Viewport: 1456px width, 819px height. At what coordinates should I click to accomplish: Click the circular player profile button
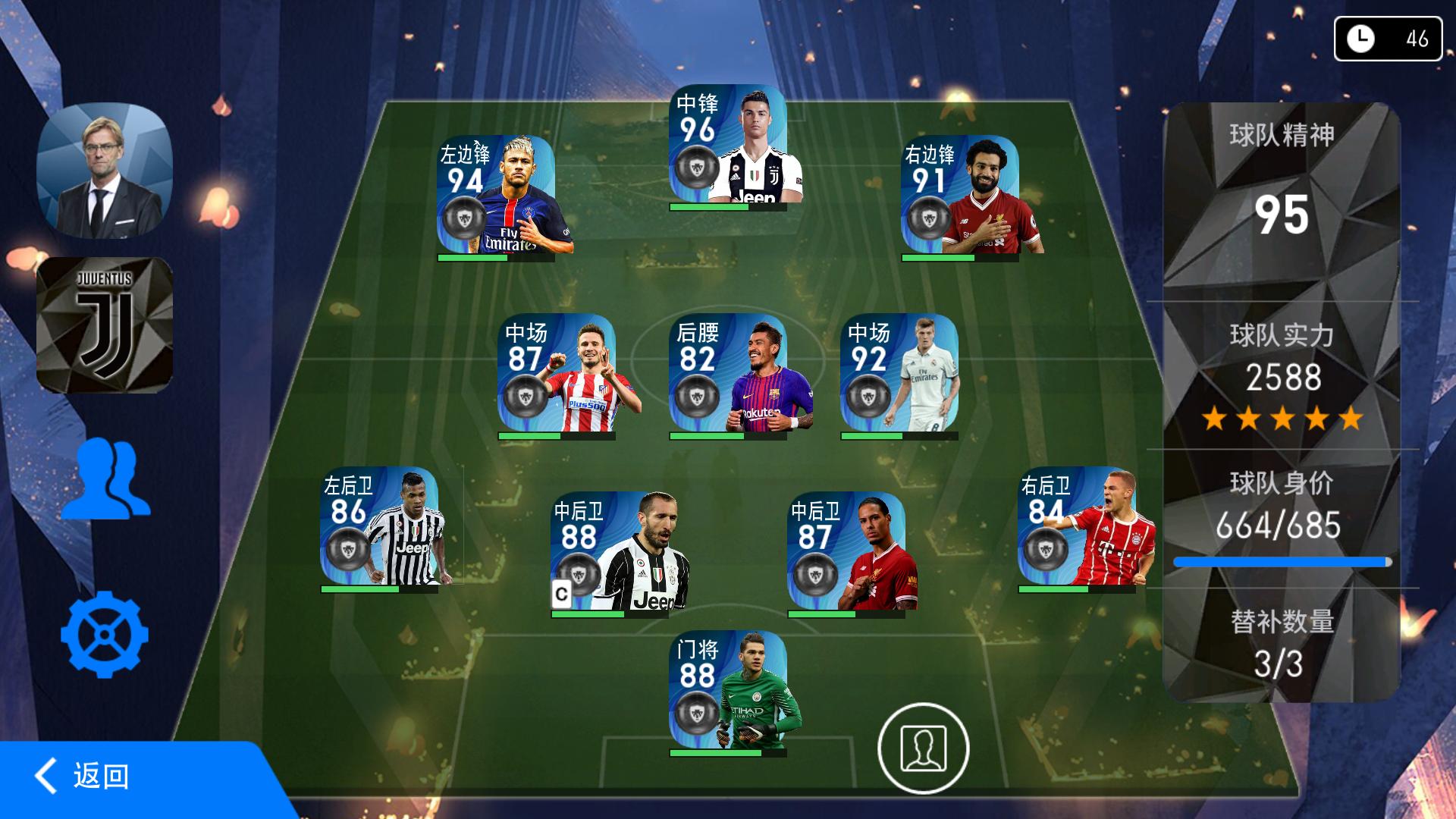(x=923, y=748)
